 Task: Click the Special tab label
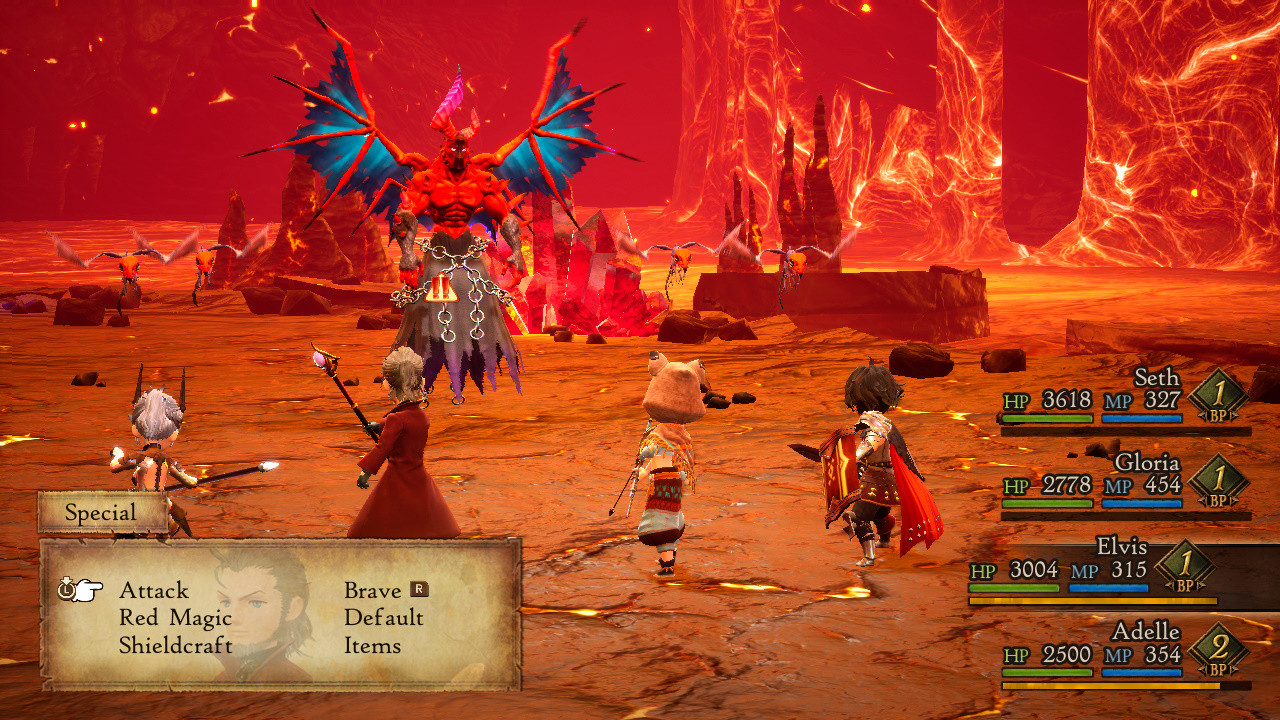tap(102, 511)
